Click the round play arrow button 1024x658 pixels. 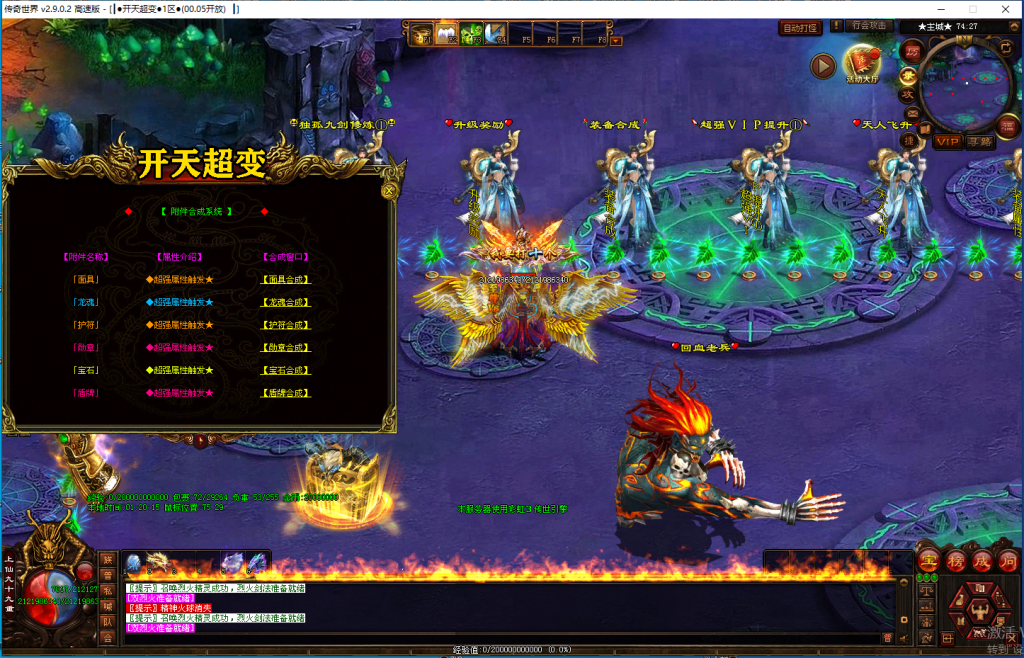[x=822, y=66]
